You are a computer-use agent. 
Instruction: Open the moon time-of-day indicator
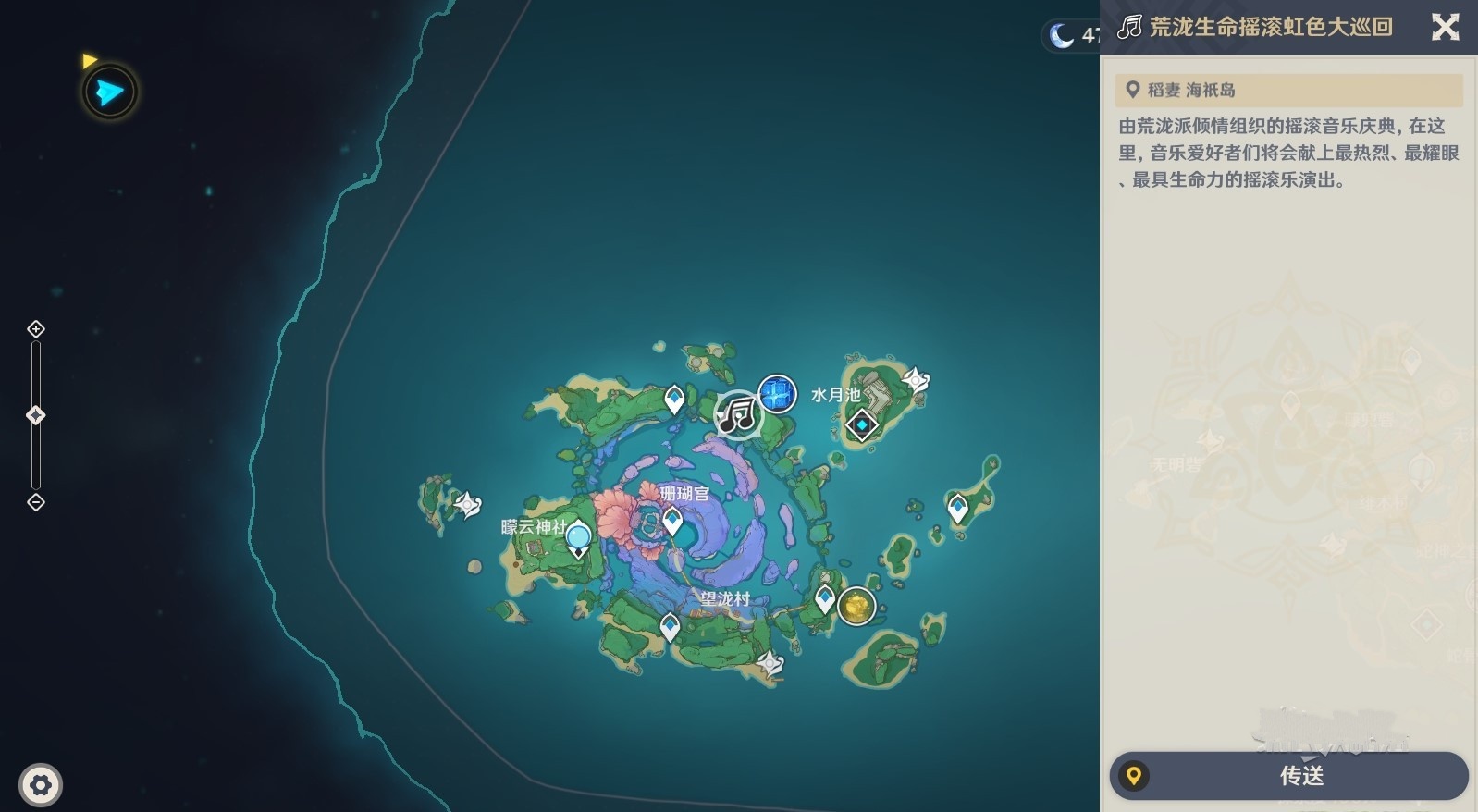(x=1061, y=35)
